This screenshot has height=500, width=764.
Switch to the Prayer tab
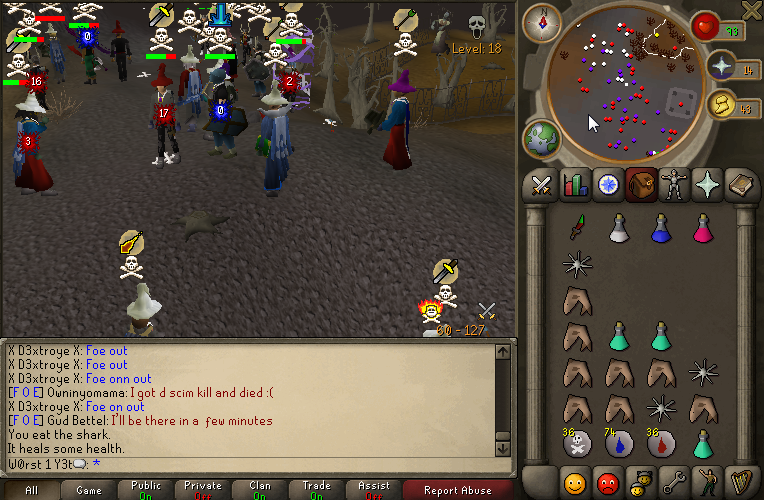(707, 185)
